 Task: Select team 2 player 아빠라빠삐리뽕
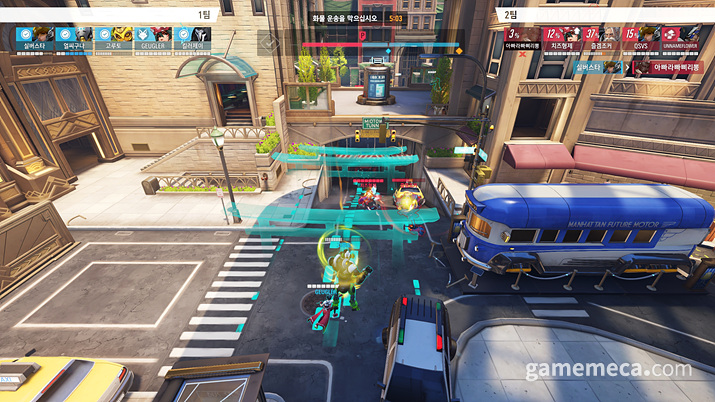click(x=524, y=37)
